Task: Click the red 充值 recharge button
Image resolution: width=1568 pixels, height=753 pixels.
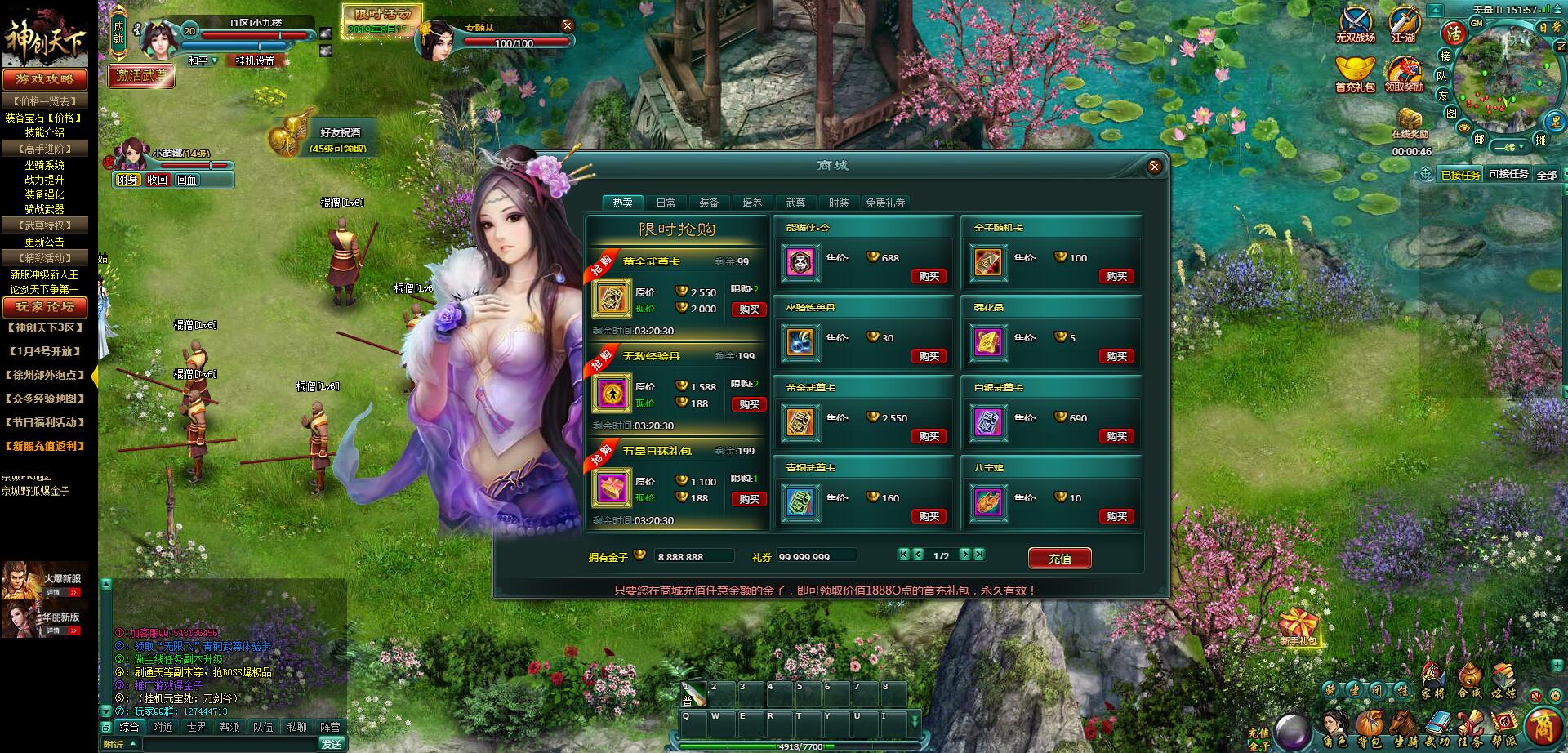Action: [x=1059, y=559]
